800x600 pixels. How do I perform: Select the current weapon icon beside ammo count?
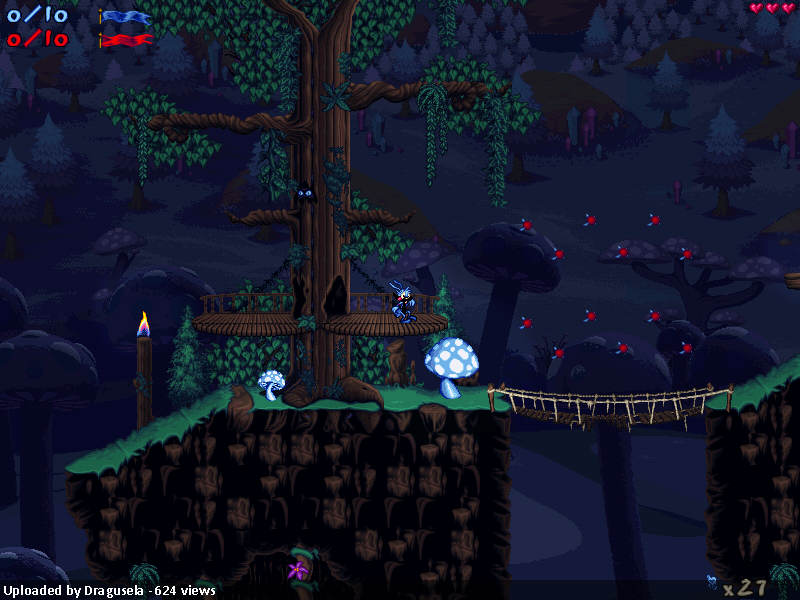click(711, 582)
